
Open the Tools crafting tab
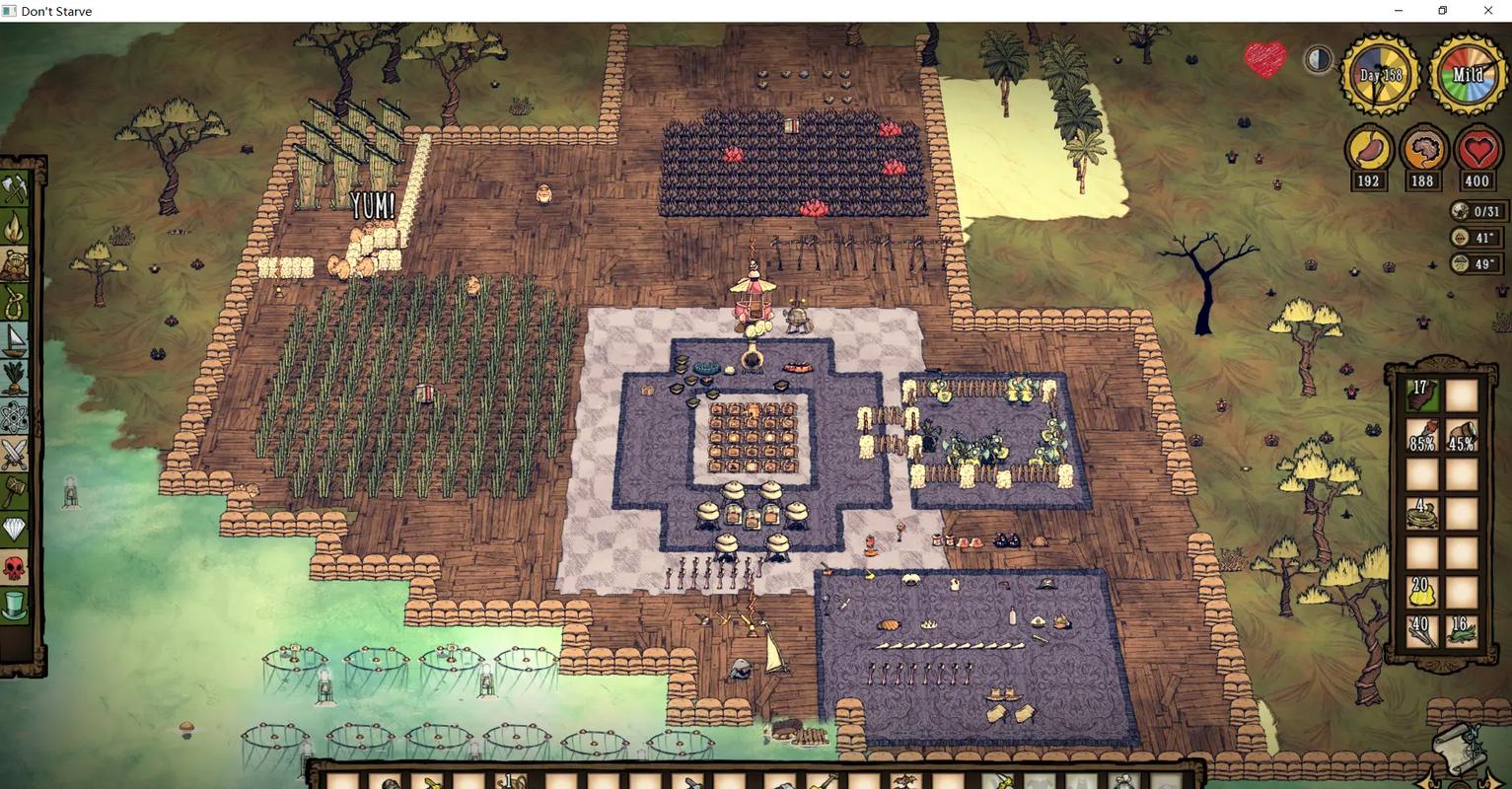pos(15,187)
